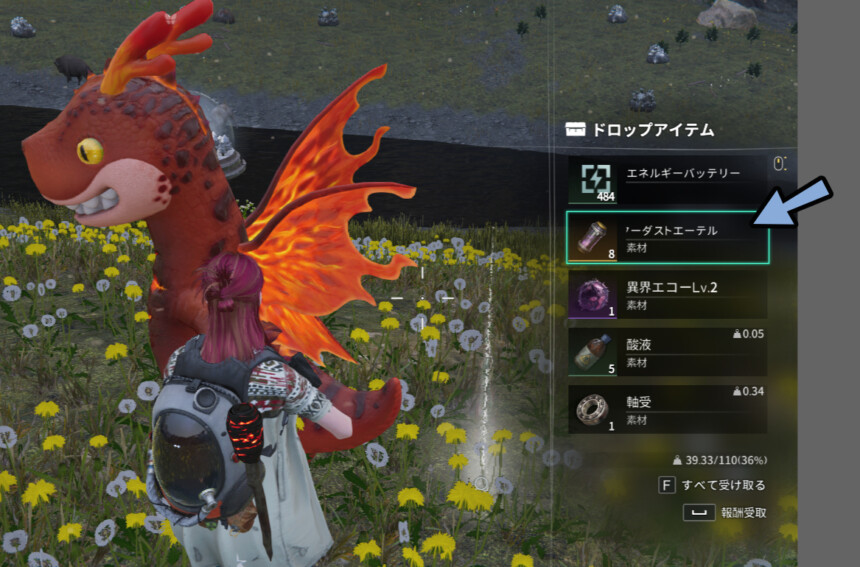Choose the 異界エコーLv.2 item row
Viewport: 860px width, 567px height.
click(667, 295)
